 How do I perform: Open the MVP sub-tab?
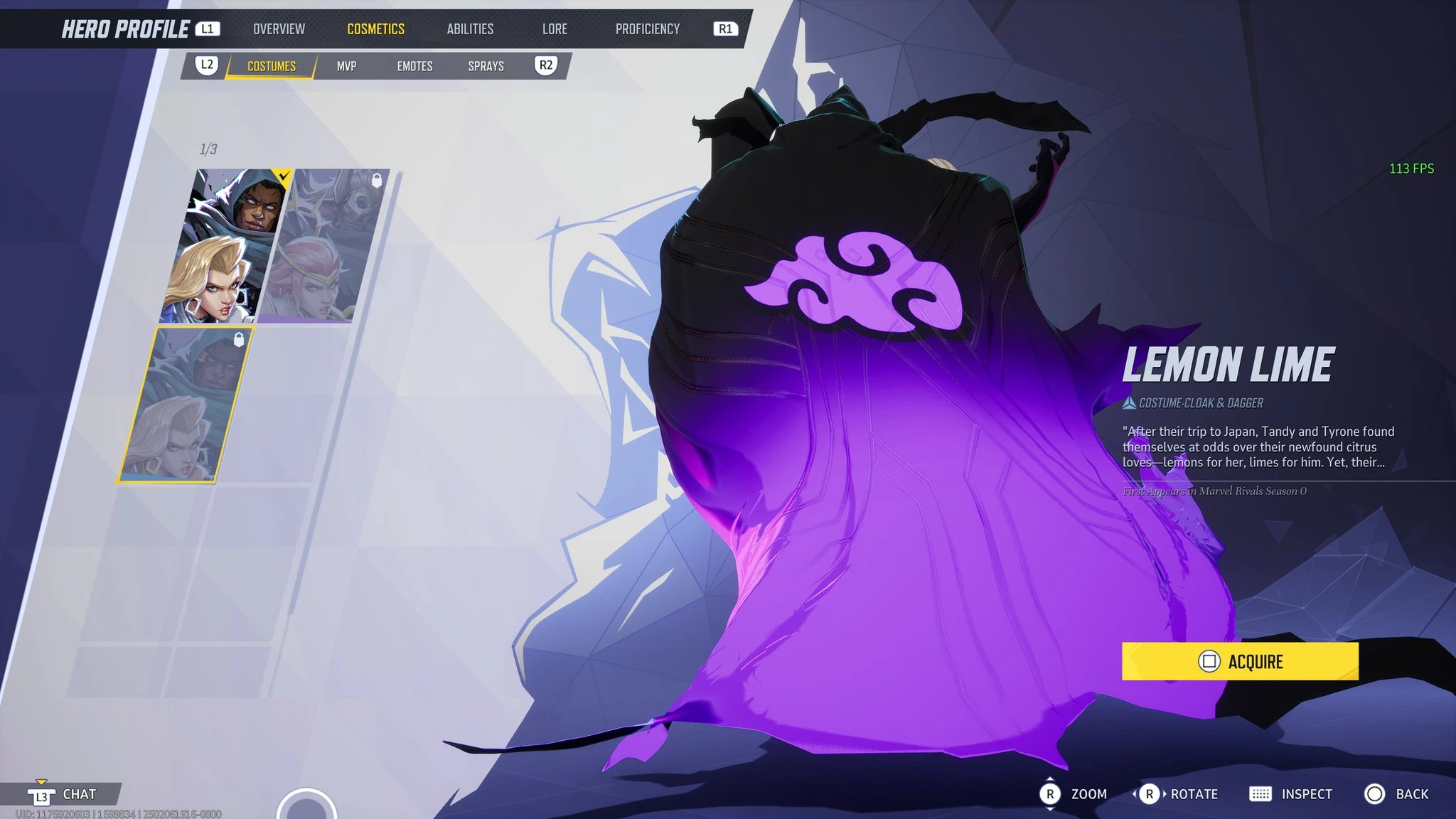coord(346,66)
